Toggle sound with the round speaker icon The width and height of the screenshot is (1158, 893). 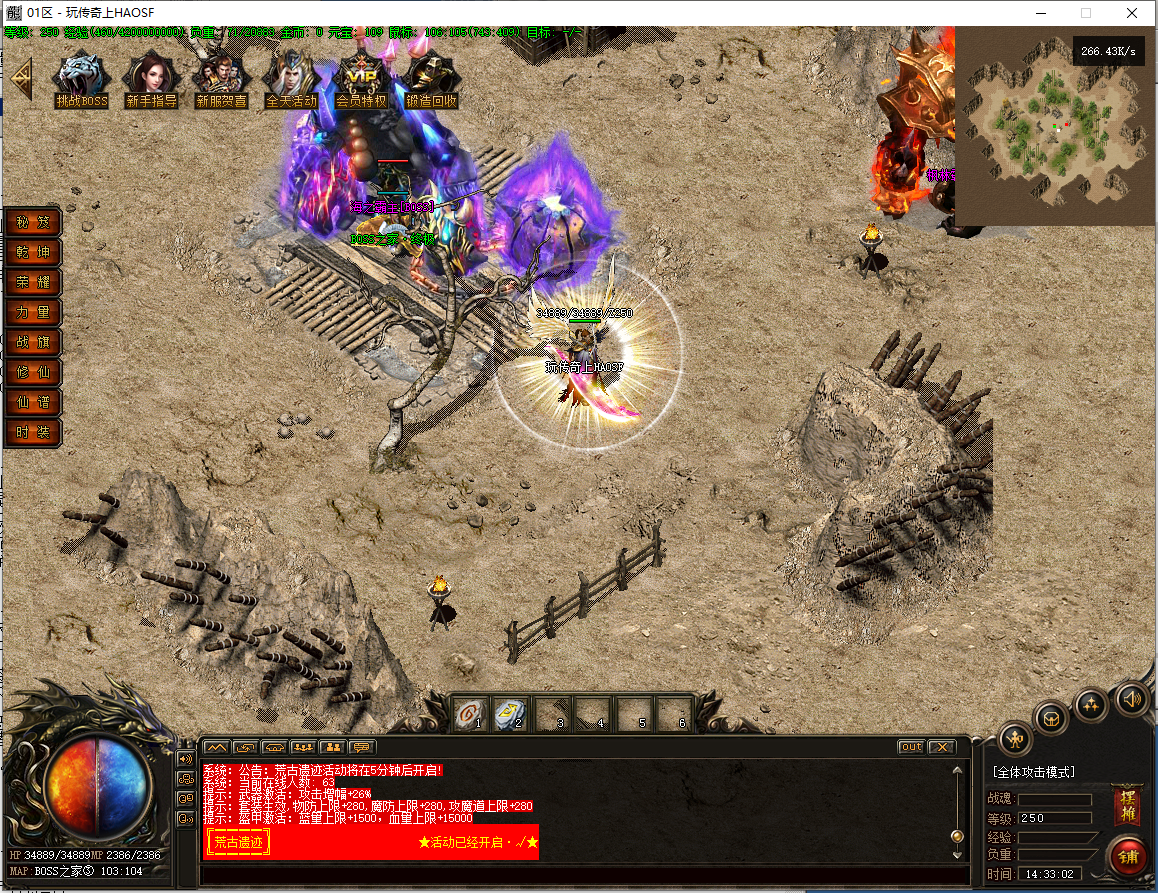(x=1132, y=699)
